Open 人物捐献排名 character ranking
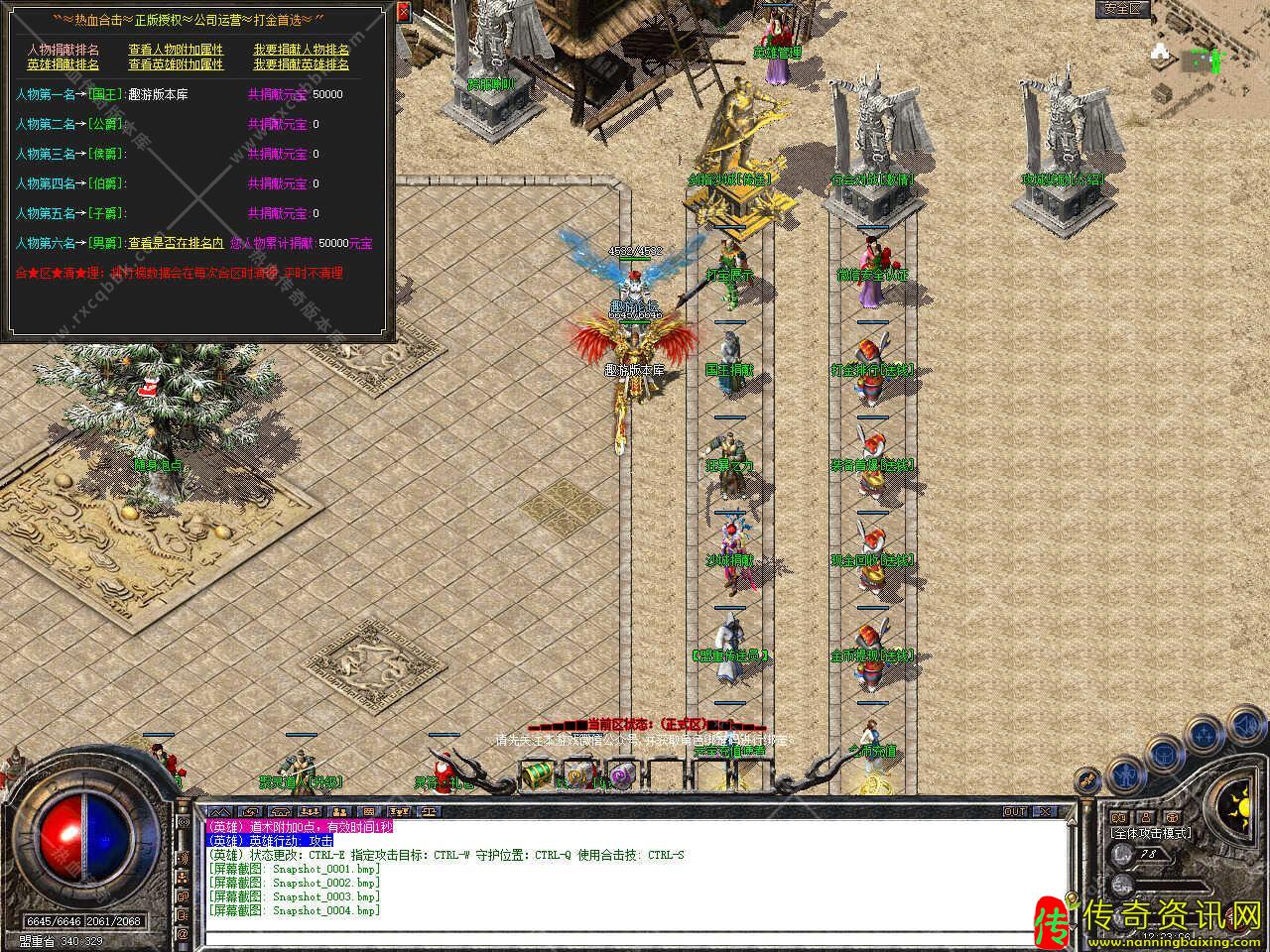Screen dimensions: 1270x952 point(63,50)
